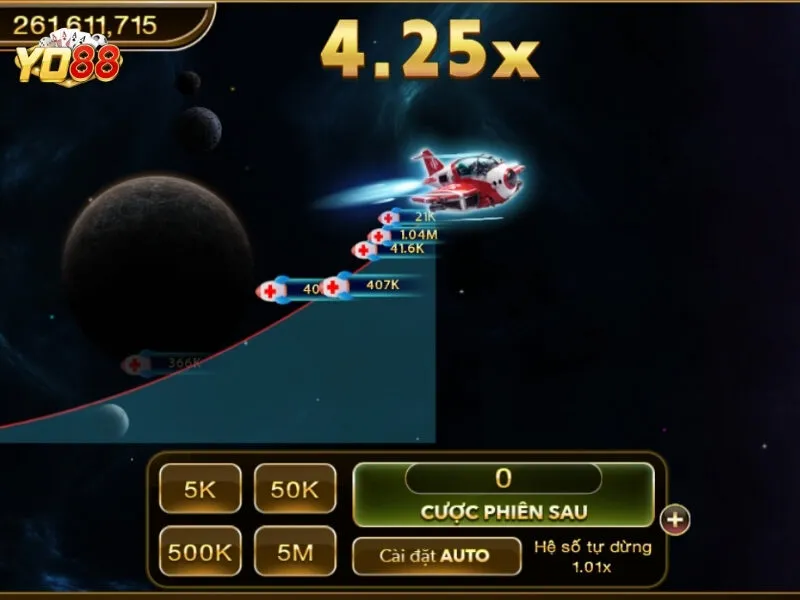Select the 5K bet chip
The image size is (800, 600).
[x=200, y=489]
